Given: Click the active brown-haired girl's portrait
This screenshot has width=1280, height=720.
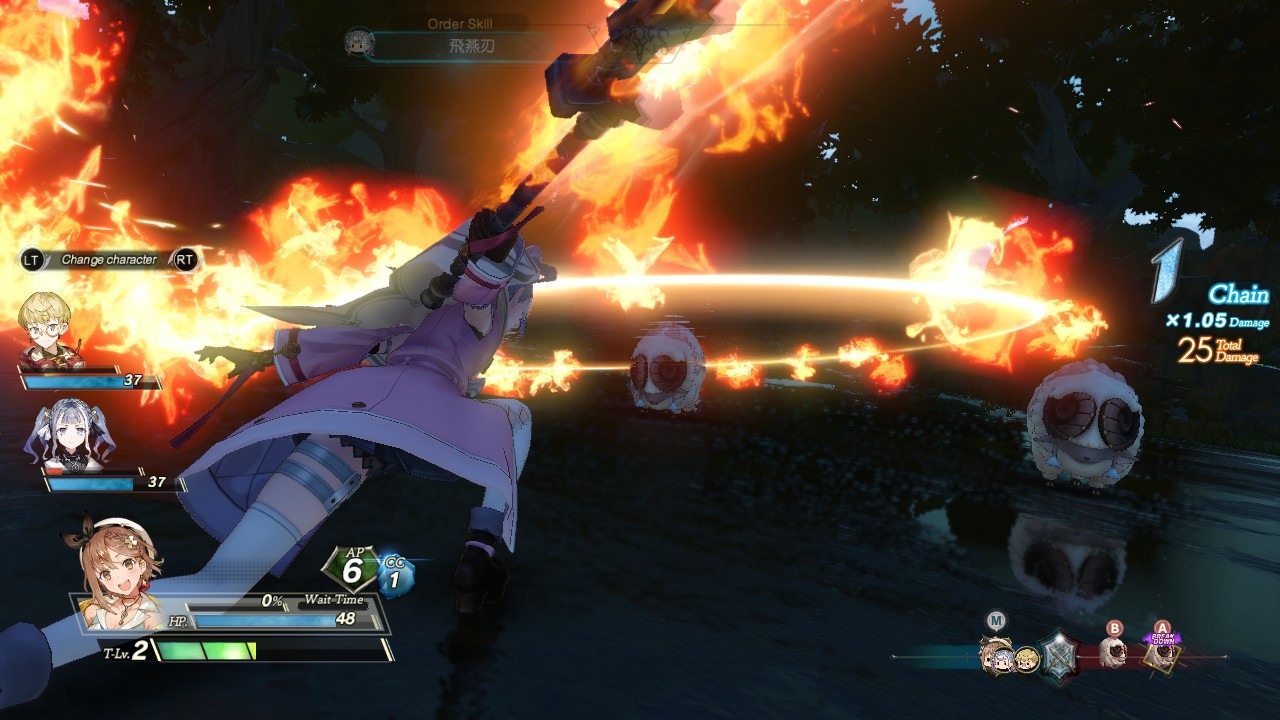Looking at the screenshot, I should [x=118, y=570].
